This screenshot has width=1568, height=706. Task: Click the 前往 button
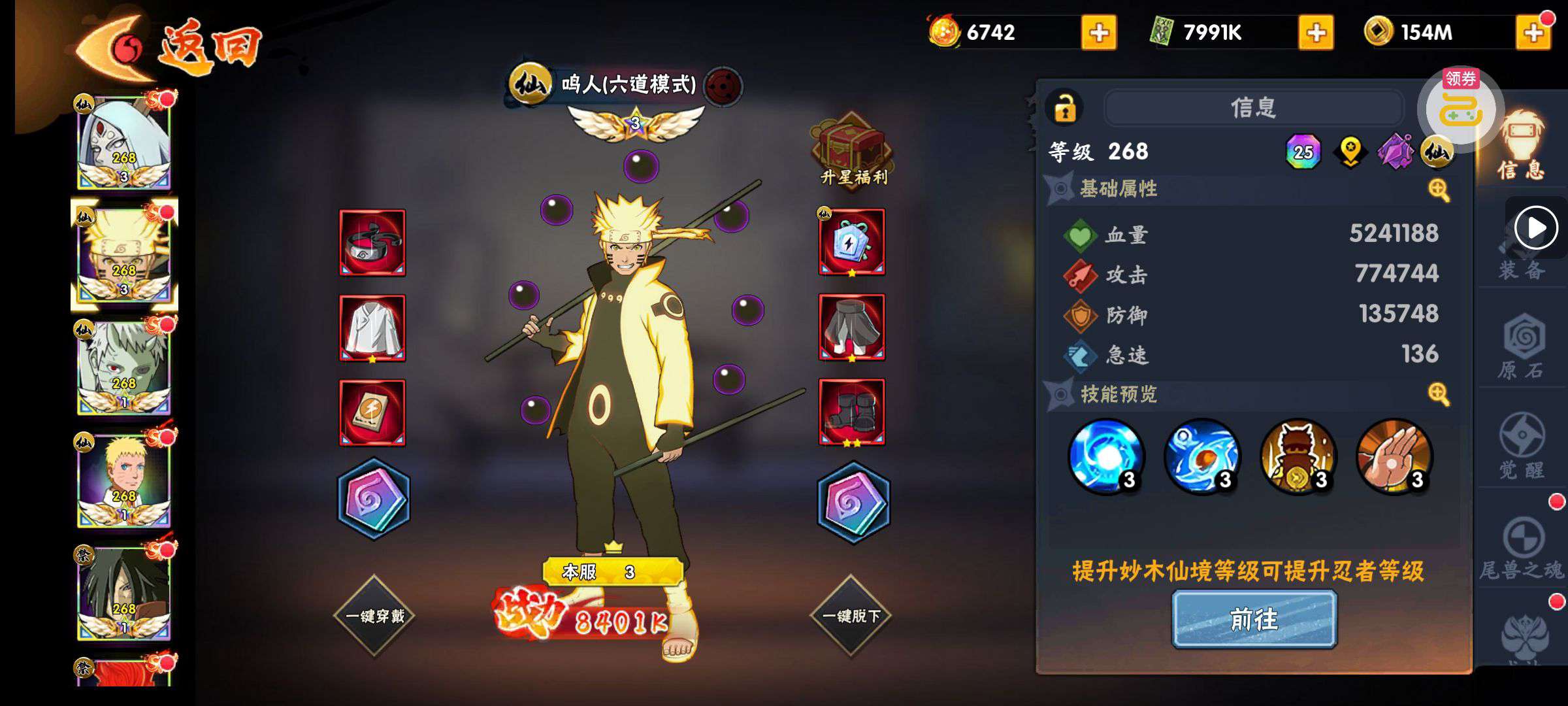click(x=1254, y=619)
